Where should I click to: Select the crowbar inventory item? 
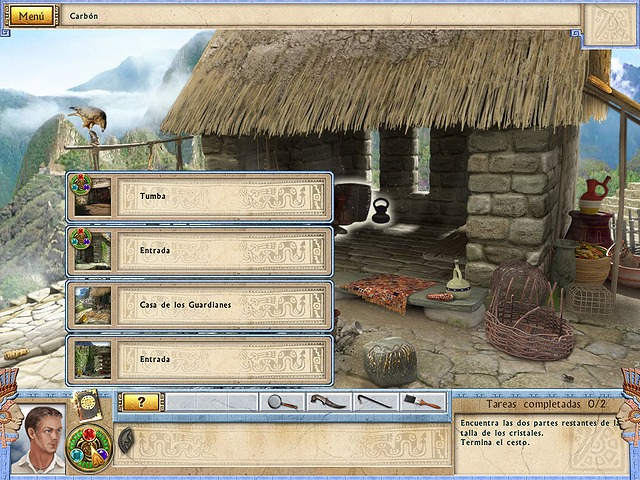(374, 402)
